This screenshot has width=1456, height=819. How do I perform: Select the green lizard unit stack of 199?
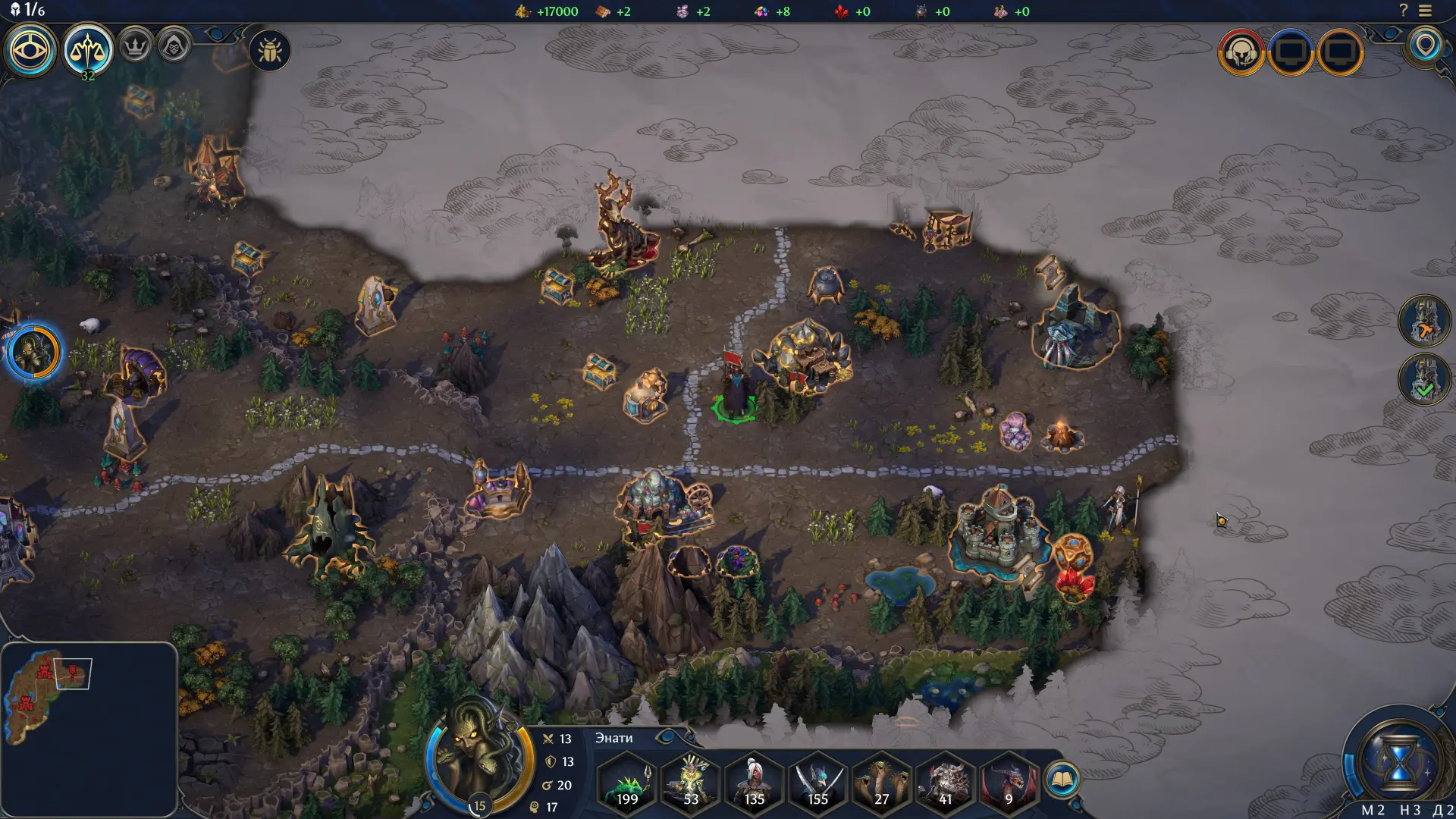click(x=627, y=781)
